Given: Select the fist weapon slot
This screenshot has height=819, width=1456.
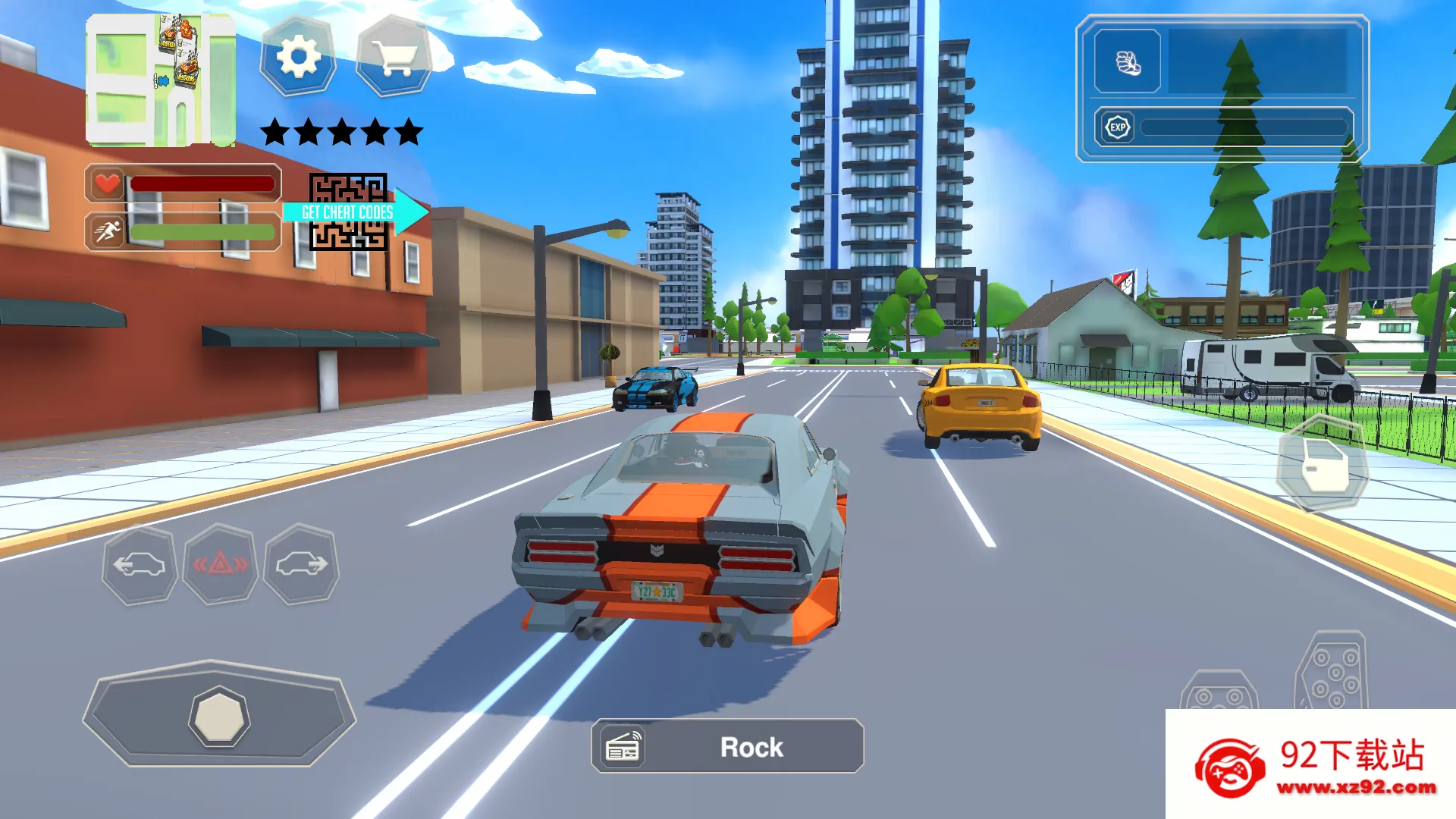Looking at the screenshot, I should tap(1128, 62).
